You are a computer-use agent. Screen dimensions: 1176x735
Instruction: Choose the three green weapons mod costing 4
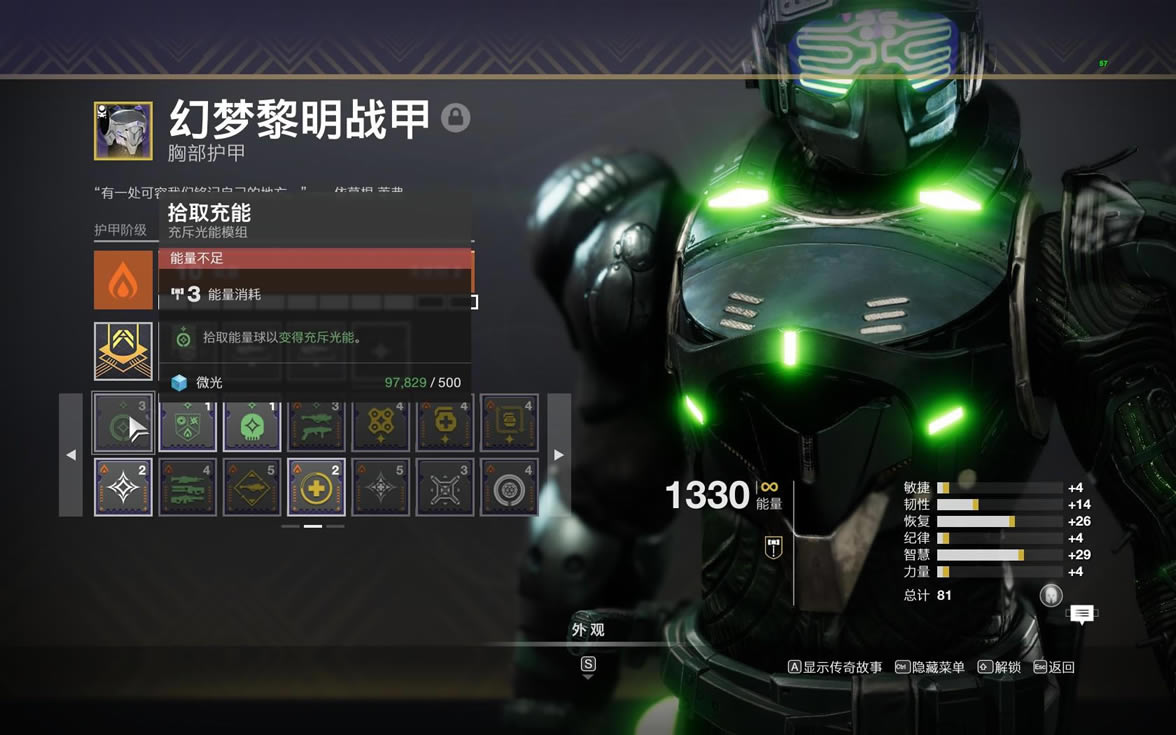188,487
